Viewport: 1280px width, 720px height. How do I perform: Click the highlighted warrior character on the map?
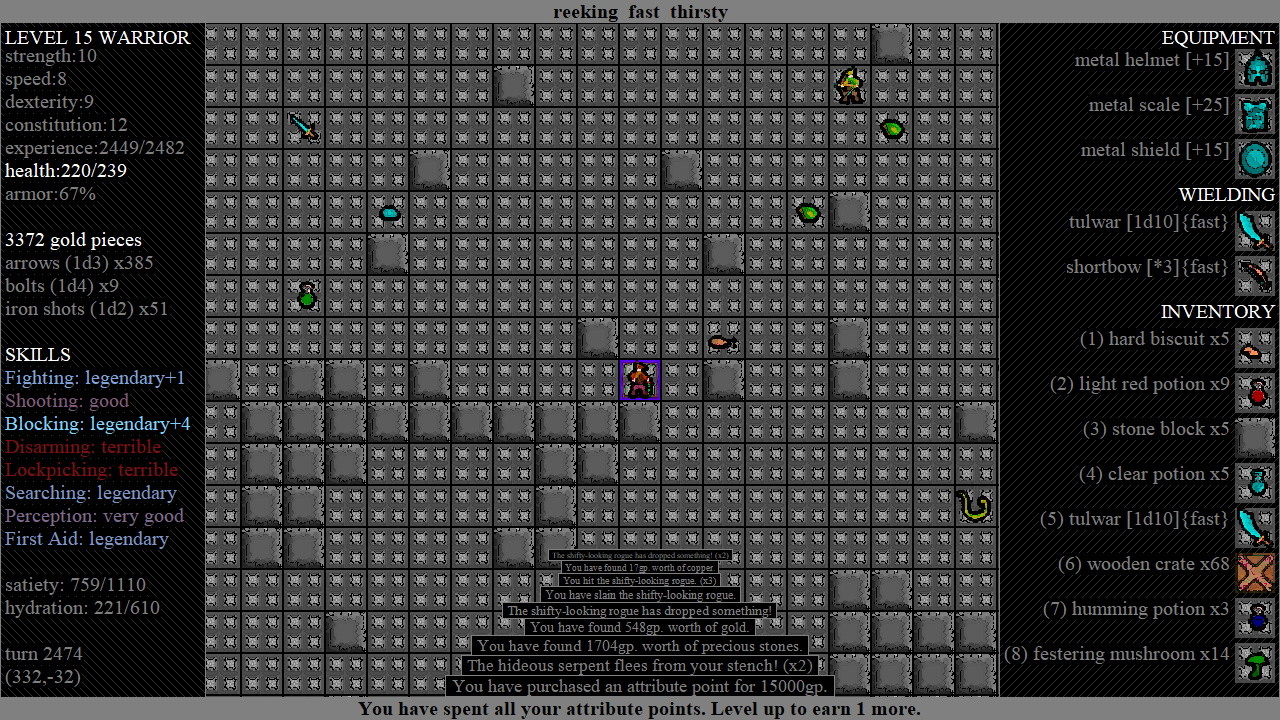(640, 379)
